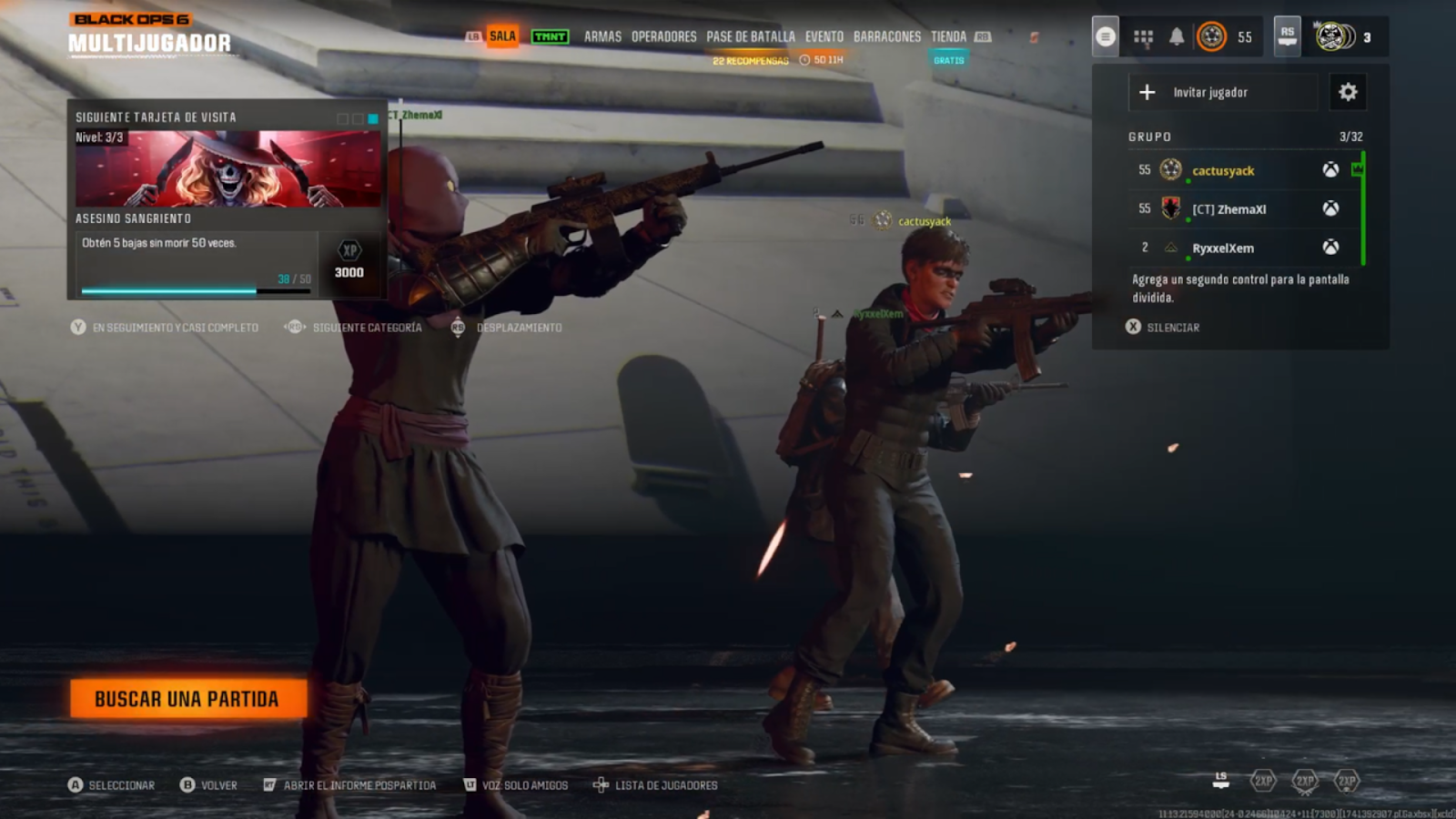The width and height of the screenshot is (1456, 819).
Task: Open the Tienda store tab
Action: [x=948, y=36]
